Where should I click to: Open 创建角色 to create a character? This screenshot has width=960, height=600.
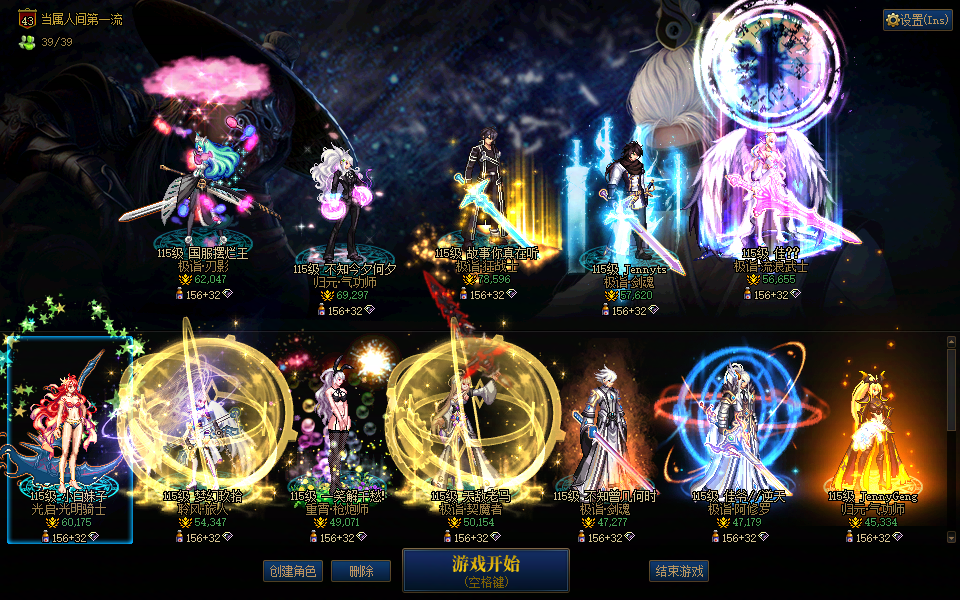(293, 571)
